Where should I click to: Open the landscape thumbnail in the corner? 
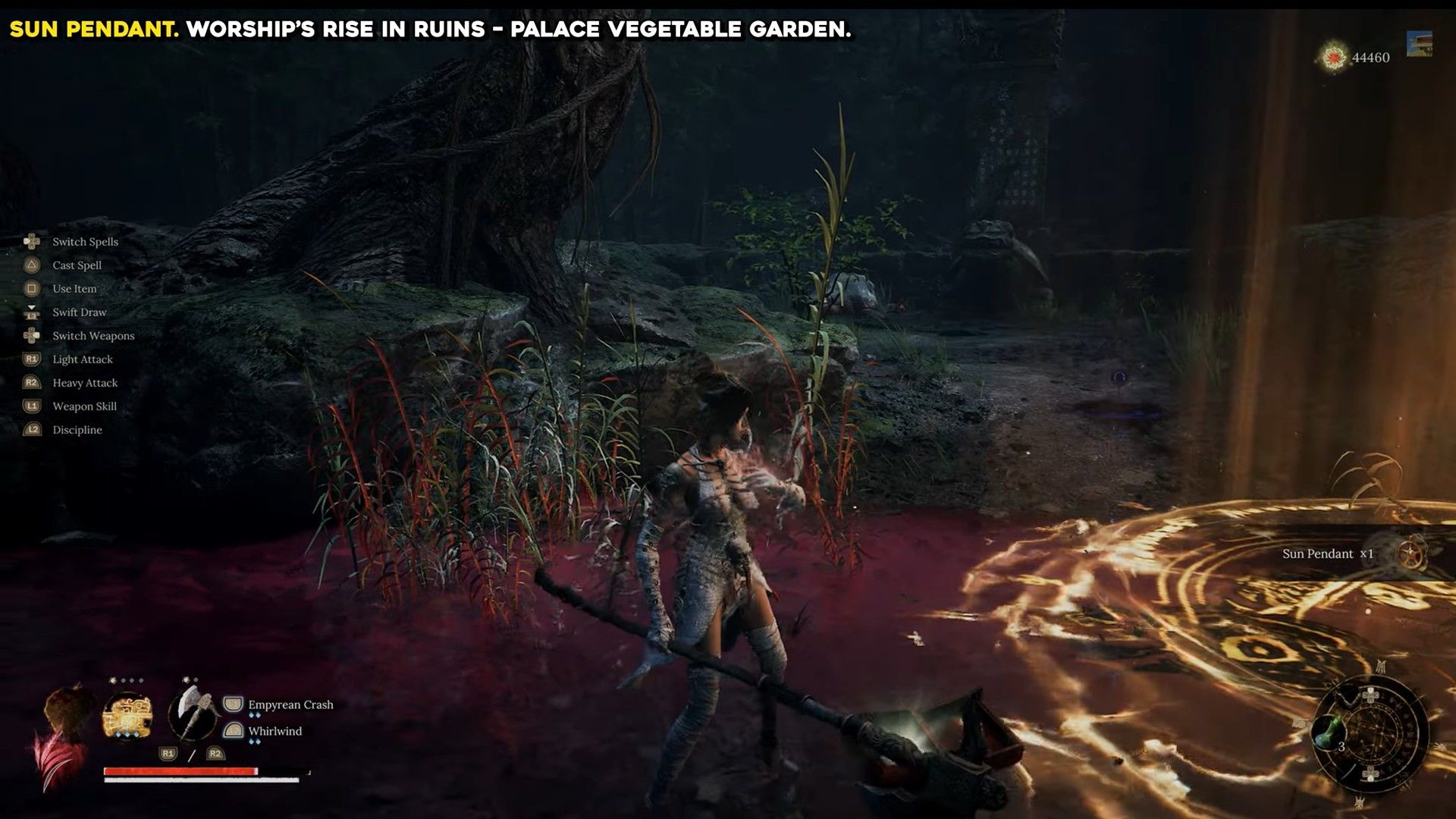tap(1419, 44)
